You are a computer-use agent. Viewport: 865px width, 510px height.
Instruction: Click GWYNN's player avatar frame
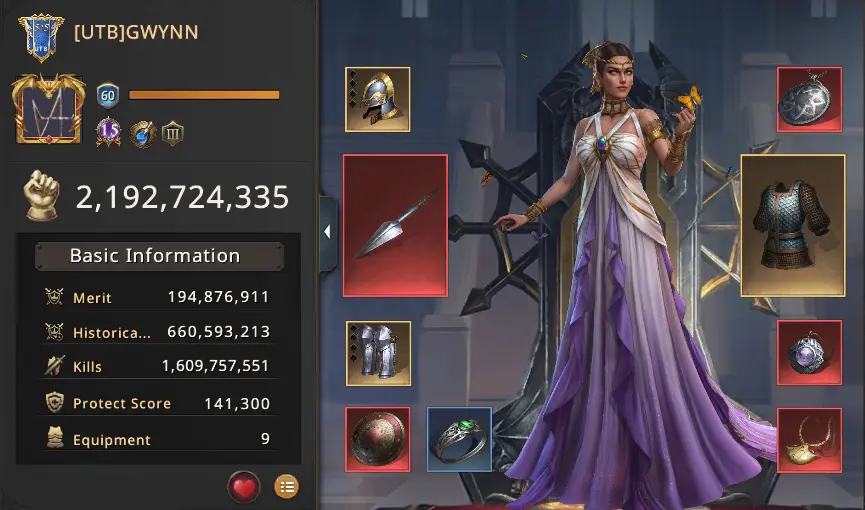[47, 110]
